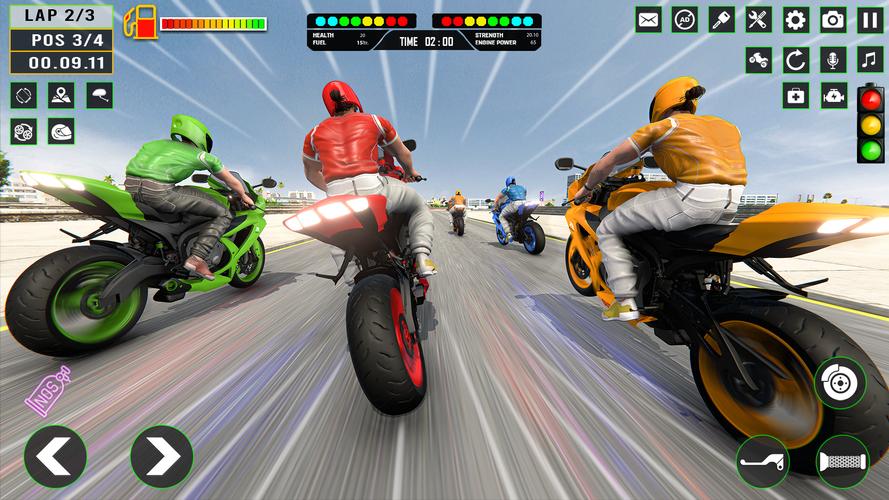Open the envelope mail icon
Viewport: 889px width, 500px height.
[x=648, y=19]
